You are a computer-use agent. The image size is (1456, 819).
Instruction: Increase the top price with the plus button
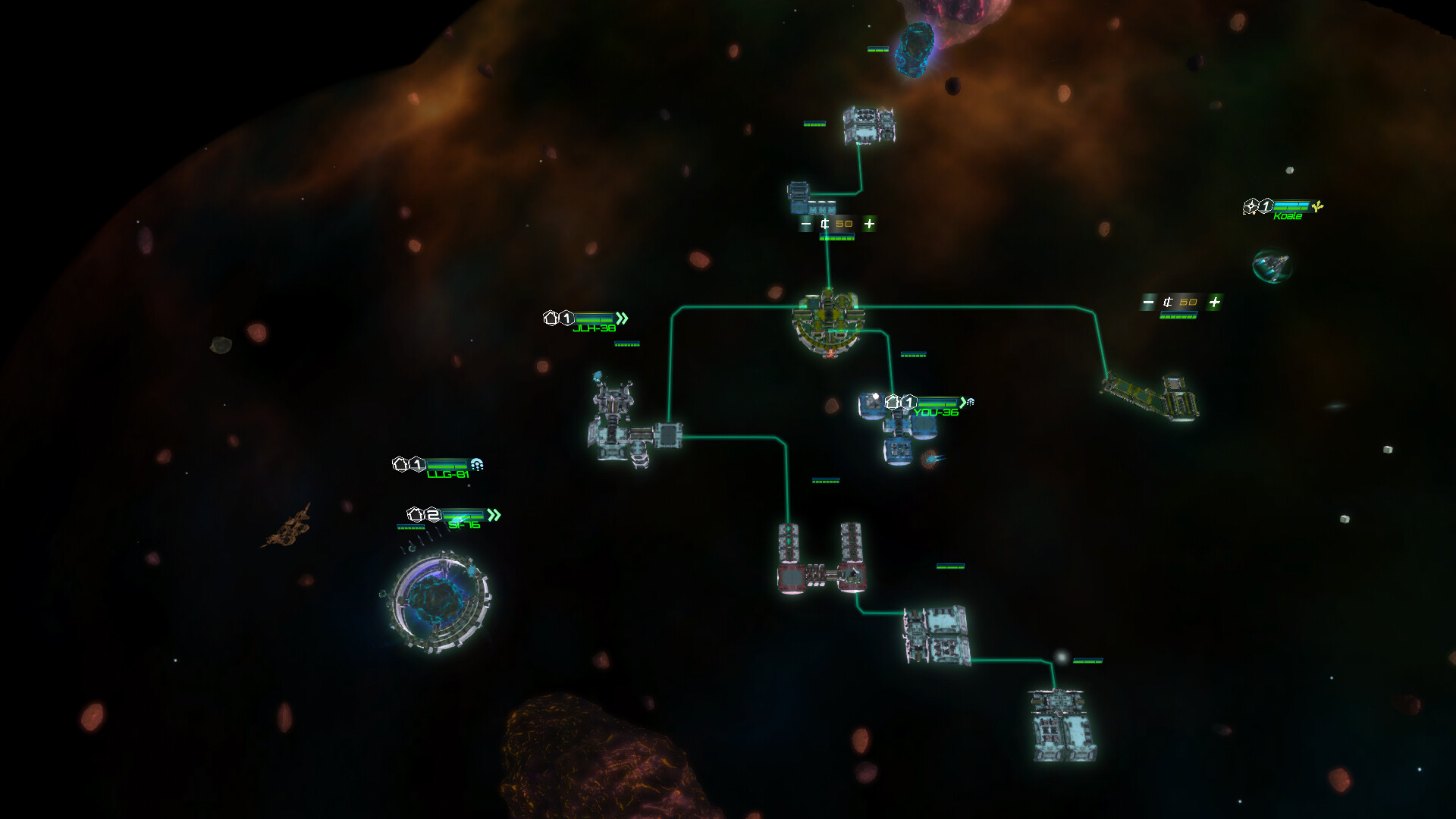(869, 224)
